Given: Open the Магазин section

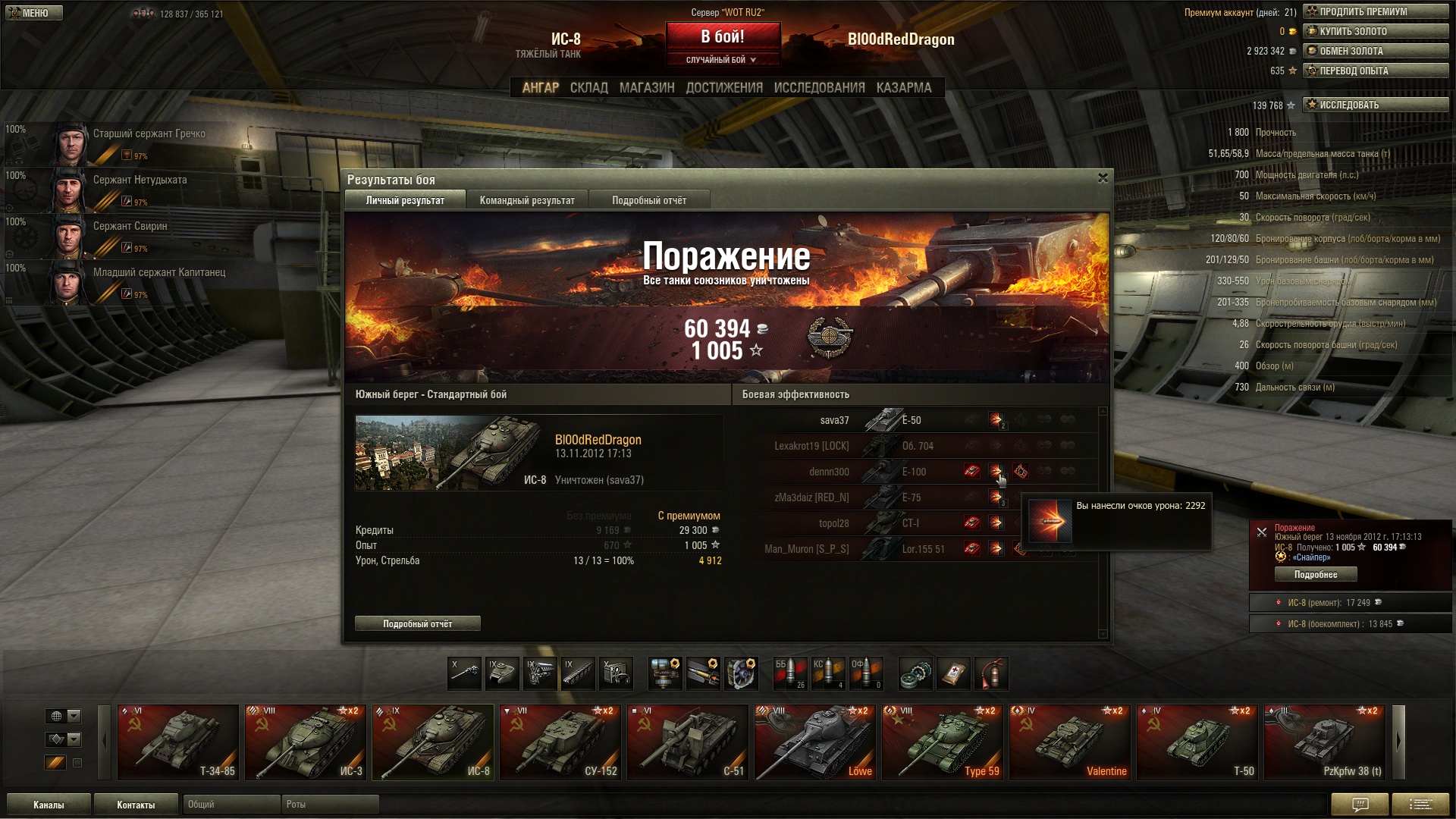Looking at the screenshot, I should click(646, 88).
